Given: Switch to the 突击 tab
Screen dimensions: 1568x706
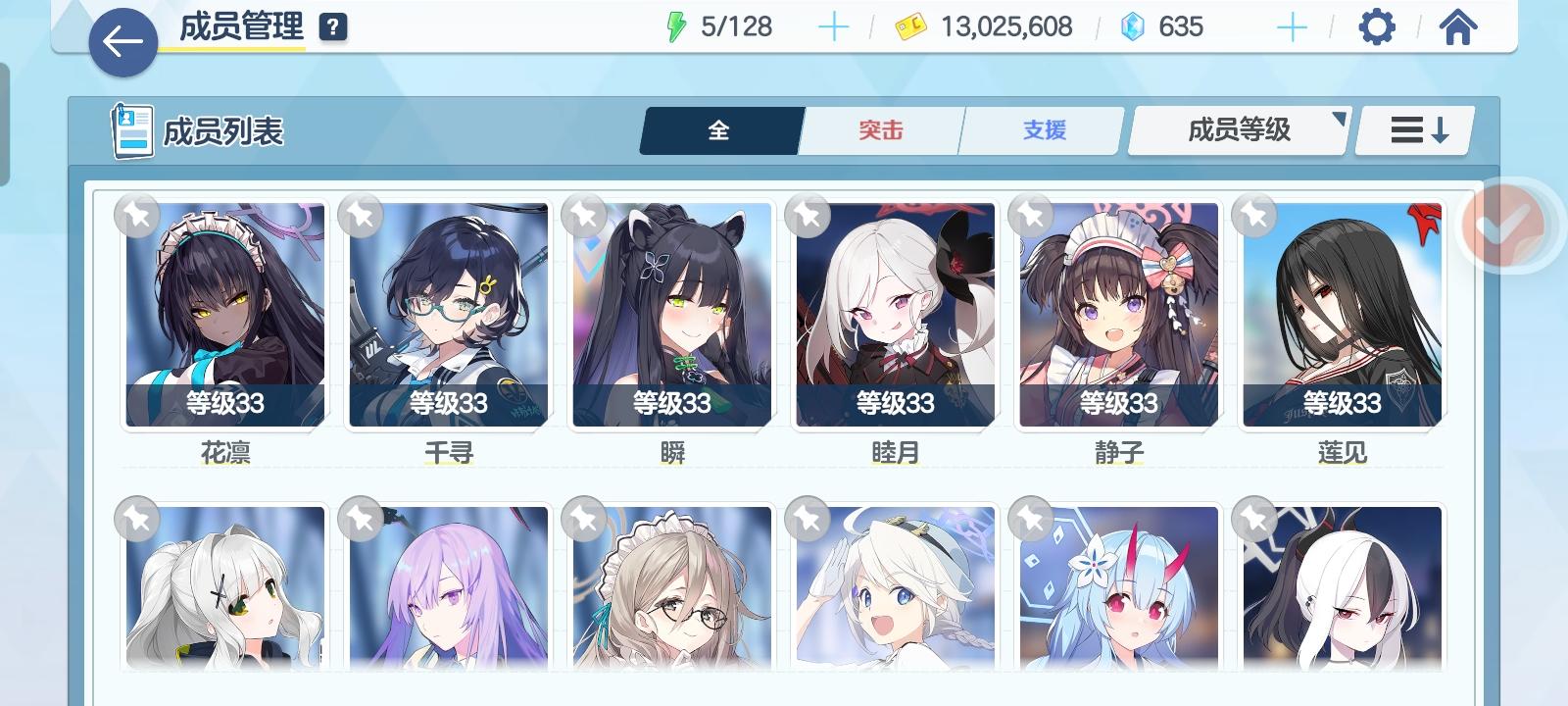Looking at the screenshot, I should [879, 128].
